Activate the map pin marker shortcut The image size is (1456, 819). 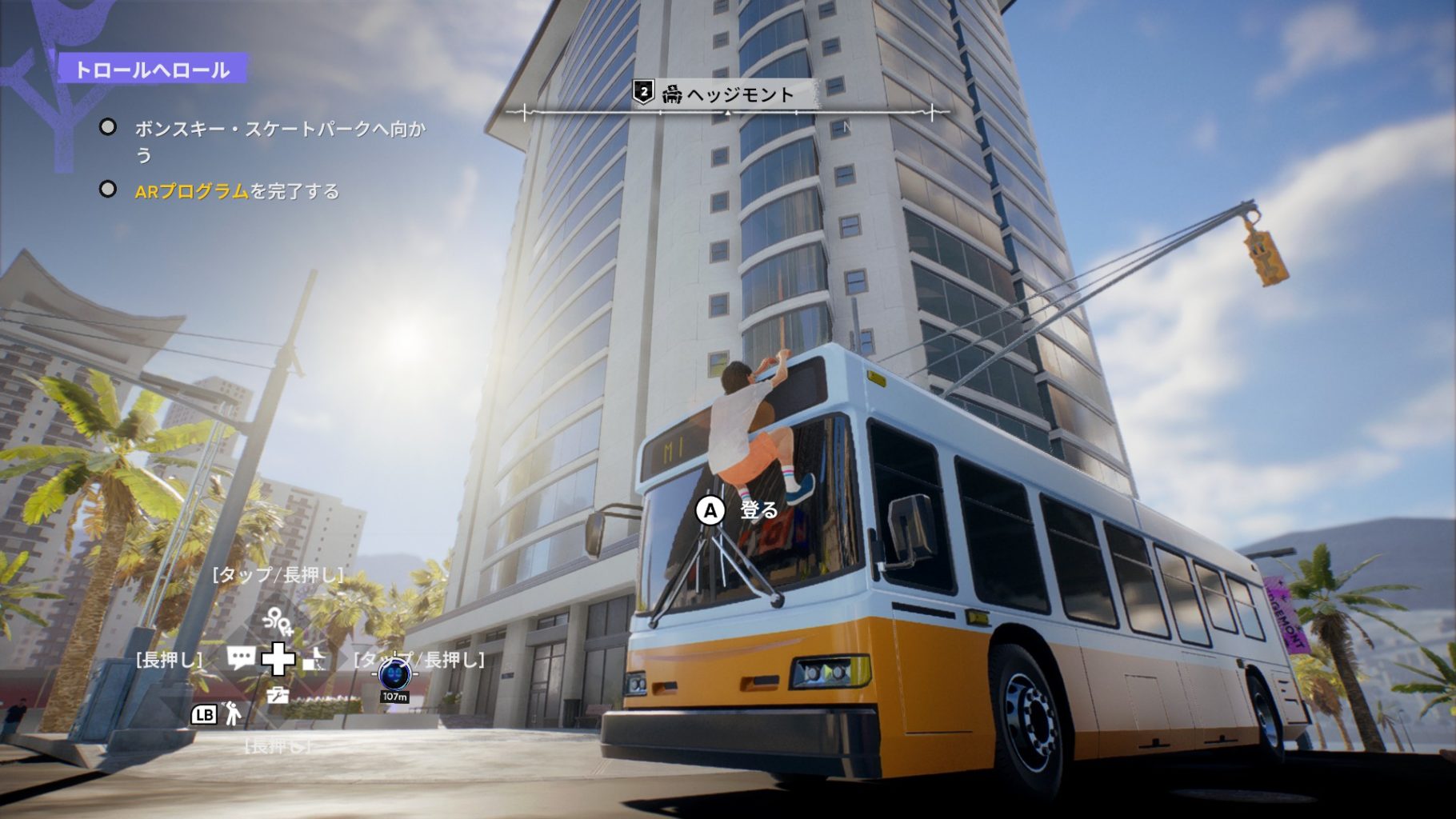pos(278,621)
